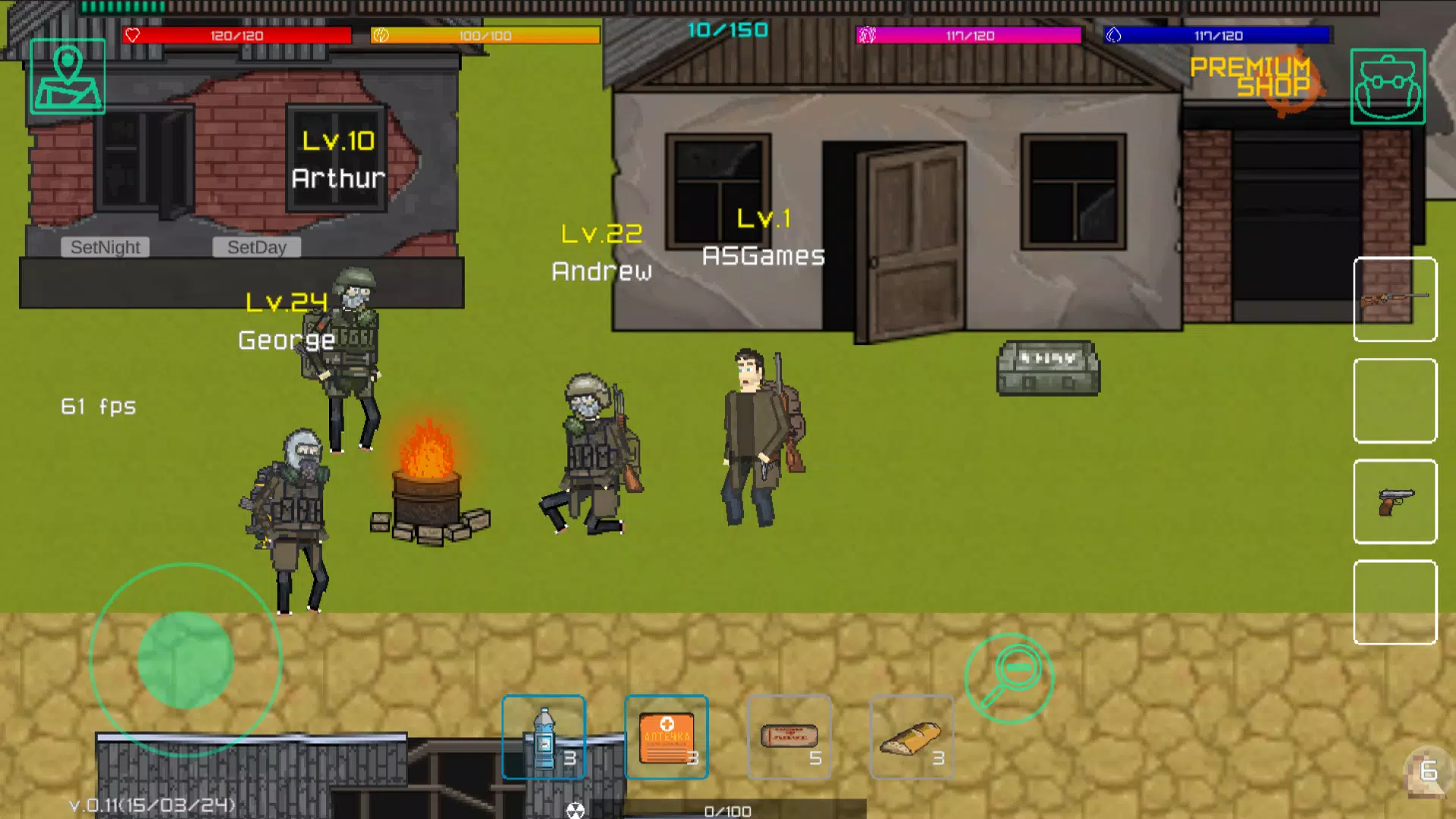The height and width of the screenshot is (819, 1456).
Task: Open the backpack inventory
Action: point(1387,86)
